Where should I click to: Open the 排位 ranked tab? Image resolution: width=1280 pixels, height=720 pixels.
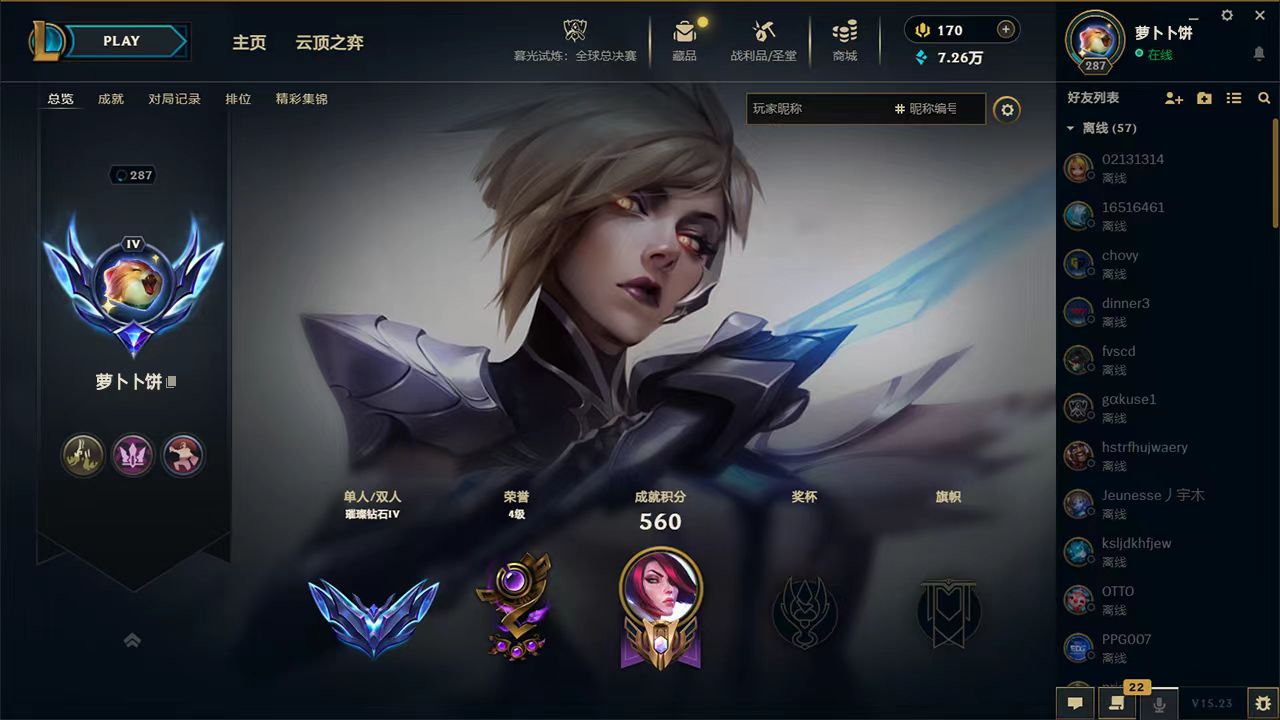238,99
